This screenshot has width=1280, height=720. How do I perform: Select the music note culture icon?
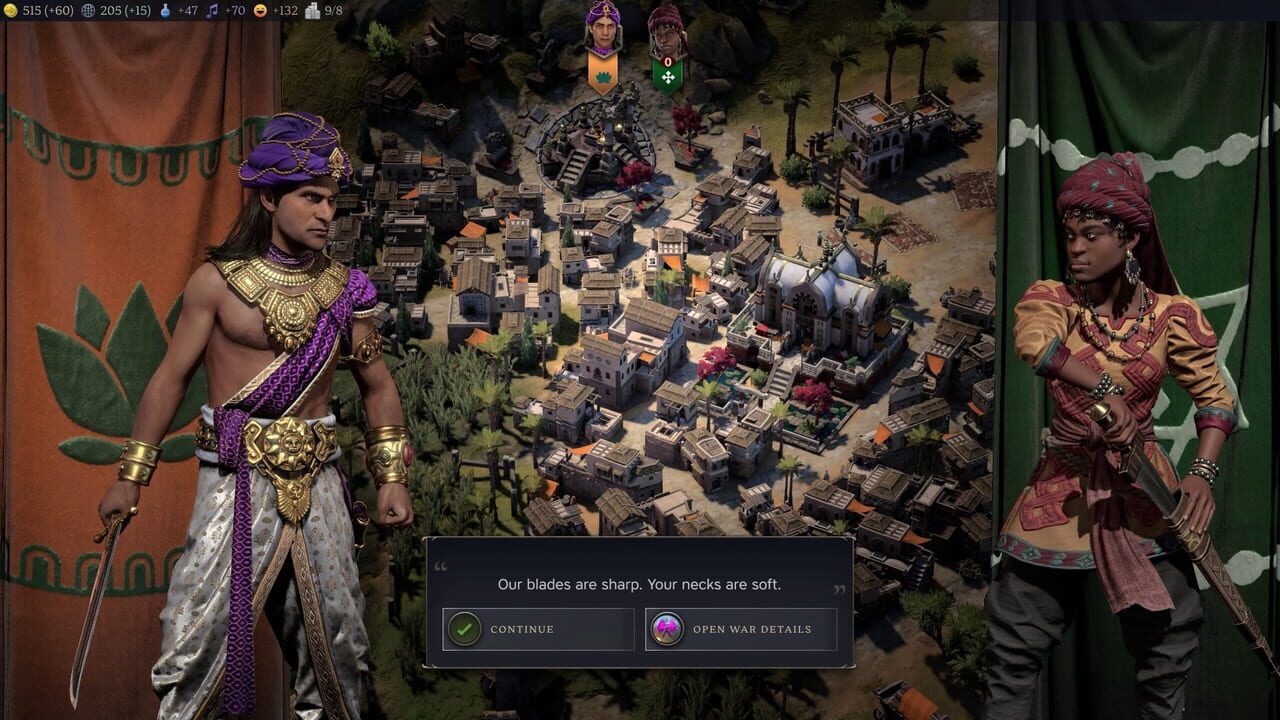[210, 10]
